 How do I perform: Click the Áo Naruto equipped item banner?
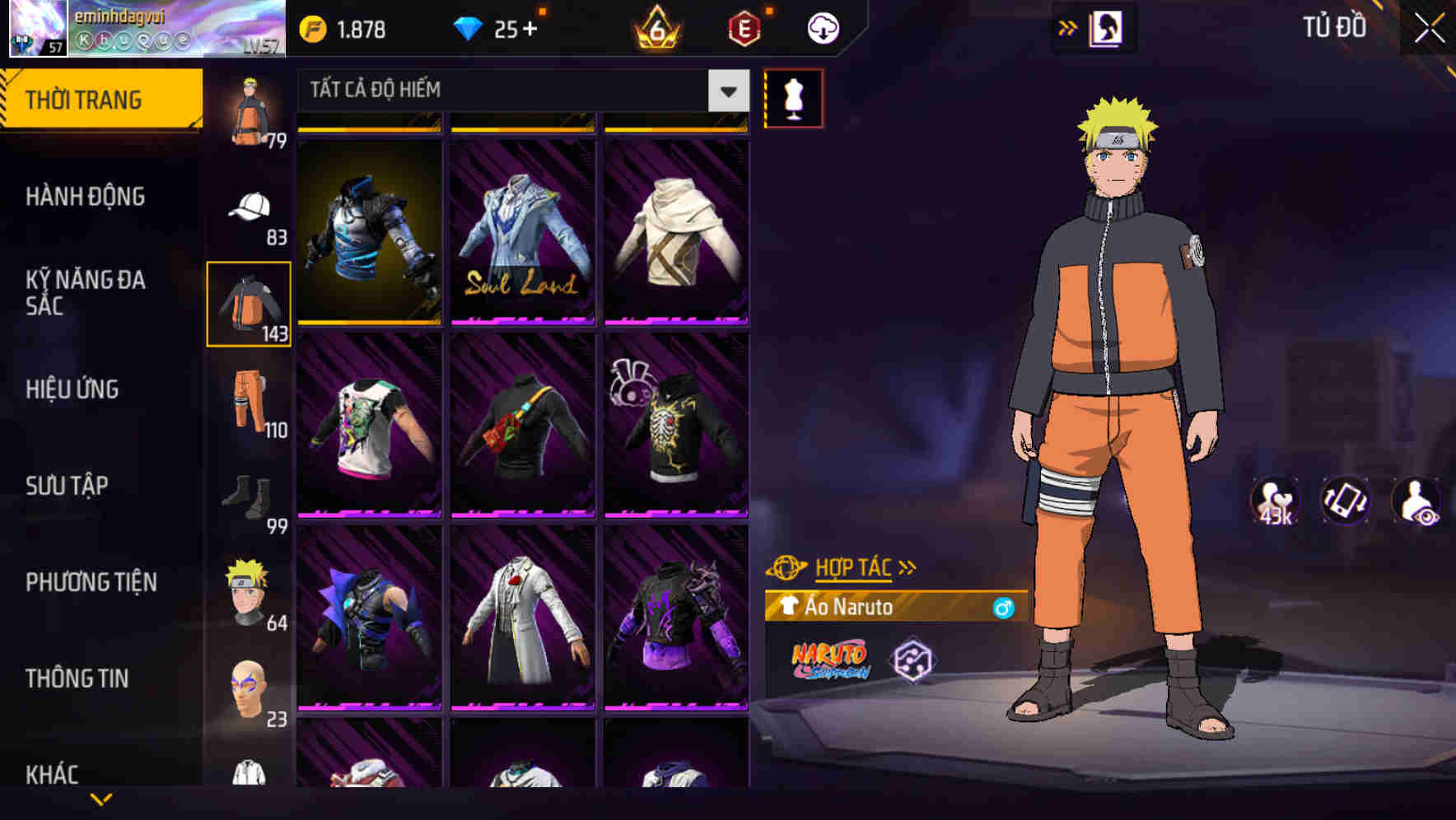click(881, 608)
